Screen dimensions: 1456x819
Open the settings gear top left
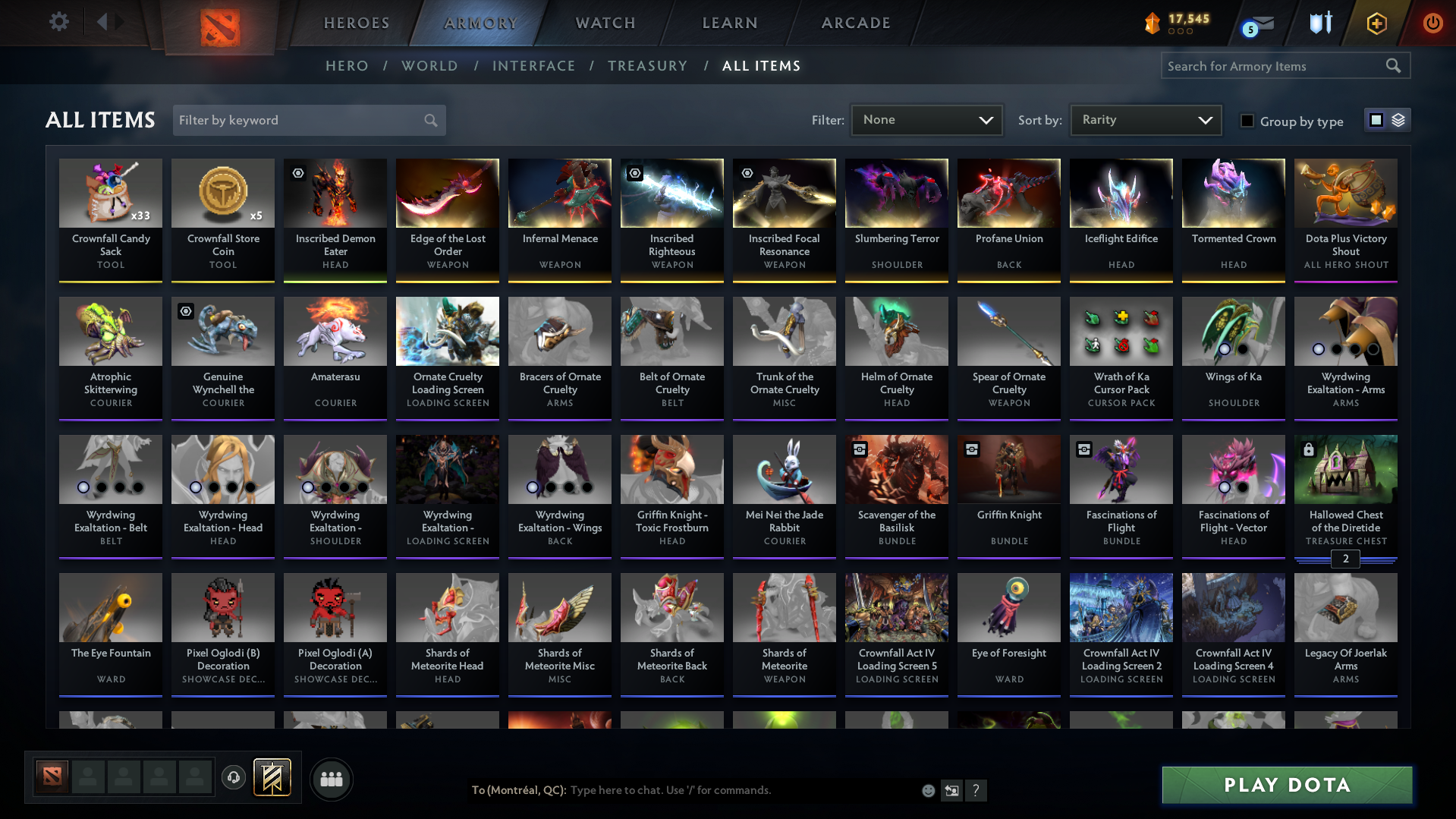pyautogui.click(x=58, y=22)
